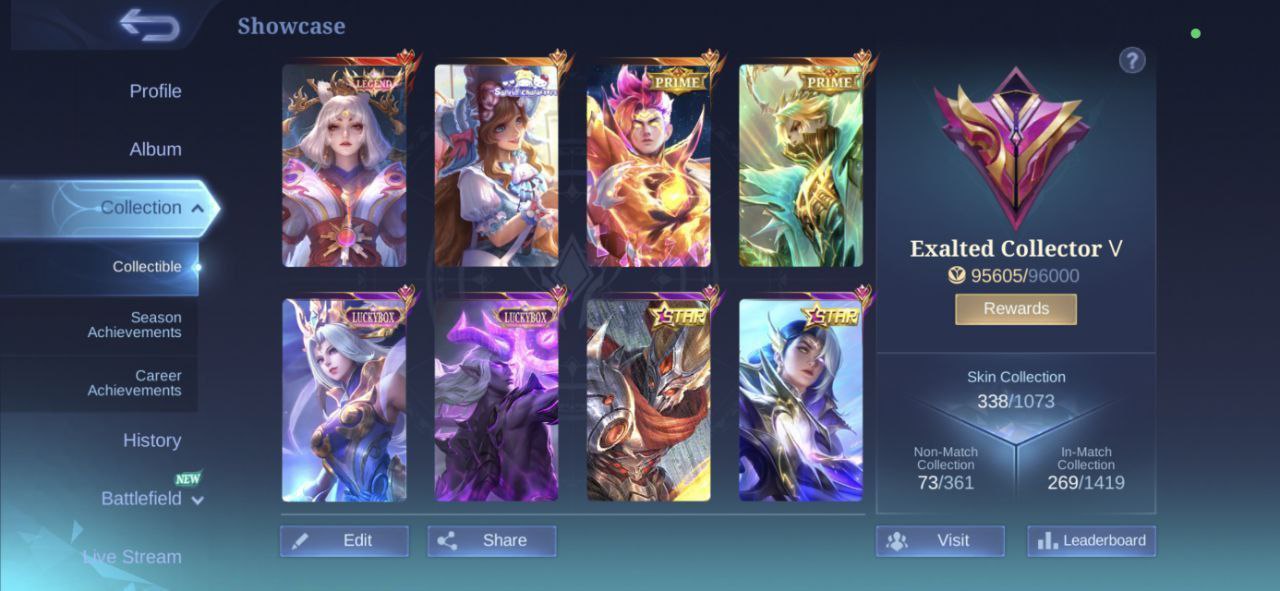This screenshot has width=1280, height=591.
Task: Open the Visit option
Action: (940, 541)
